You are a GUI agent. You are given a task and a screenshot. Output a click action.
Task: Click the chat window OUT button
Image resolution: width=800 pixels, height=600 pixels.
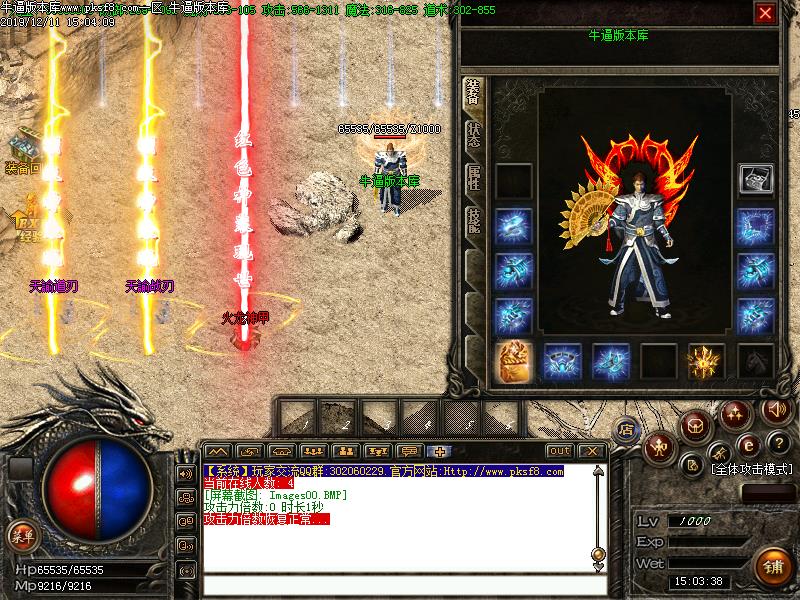tap(560, 451)
